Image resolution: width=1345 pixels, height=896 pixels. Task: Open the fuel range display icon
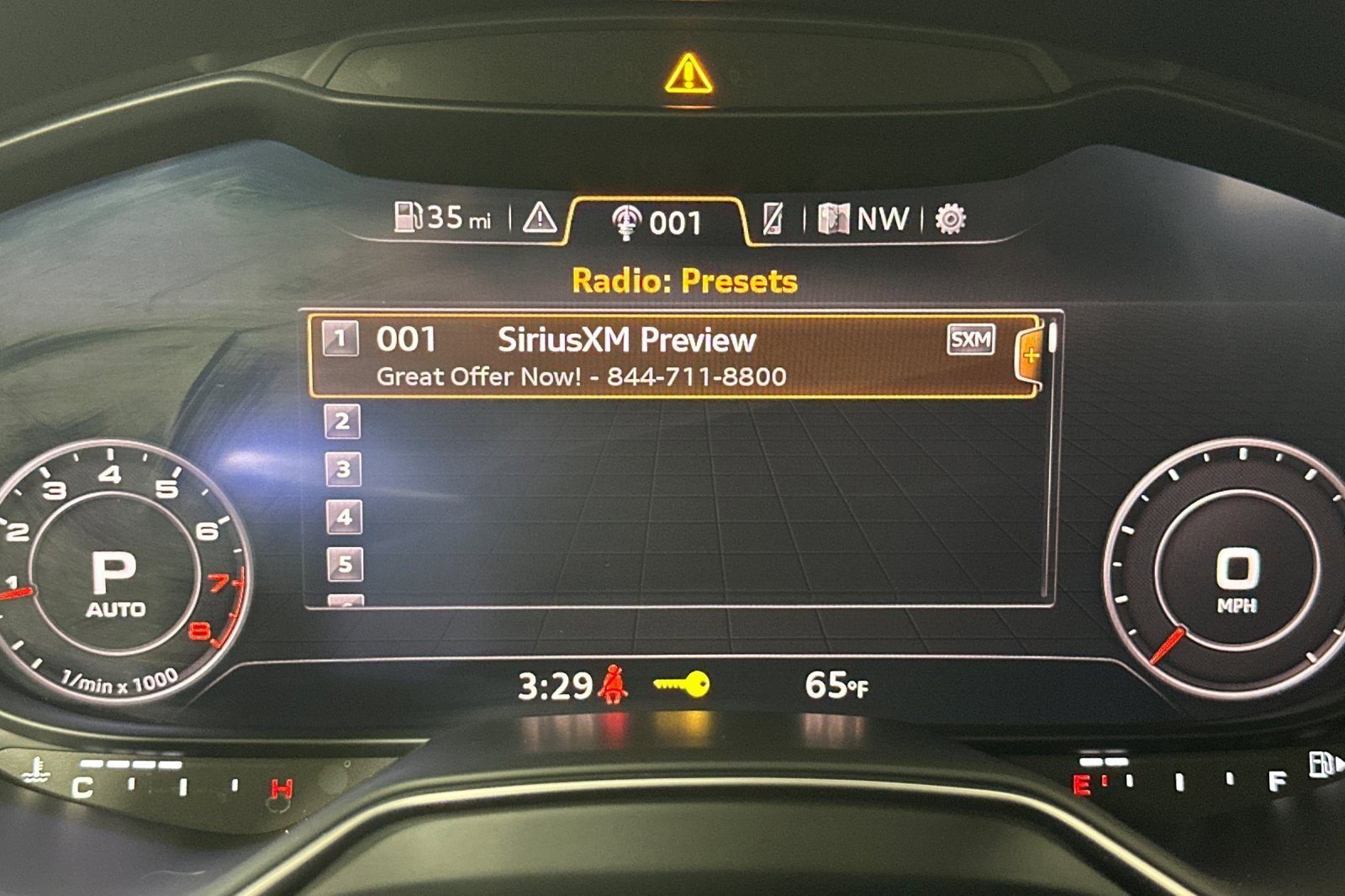coord(411,220)
